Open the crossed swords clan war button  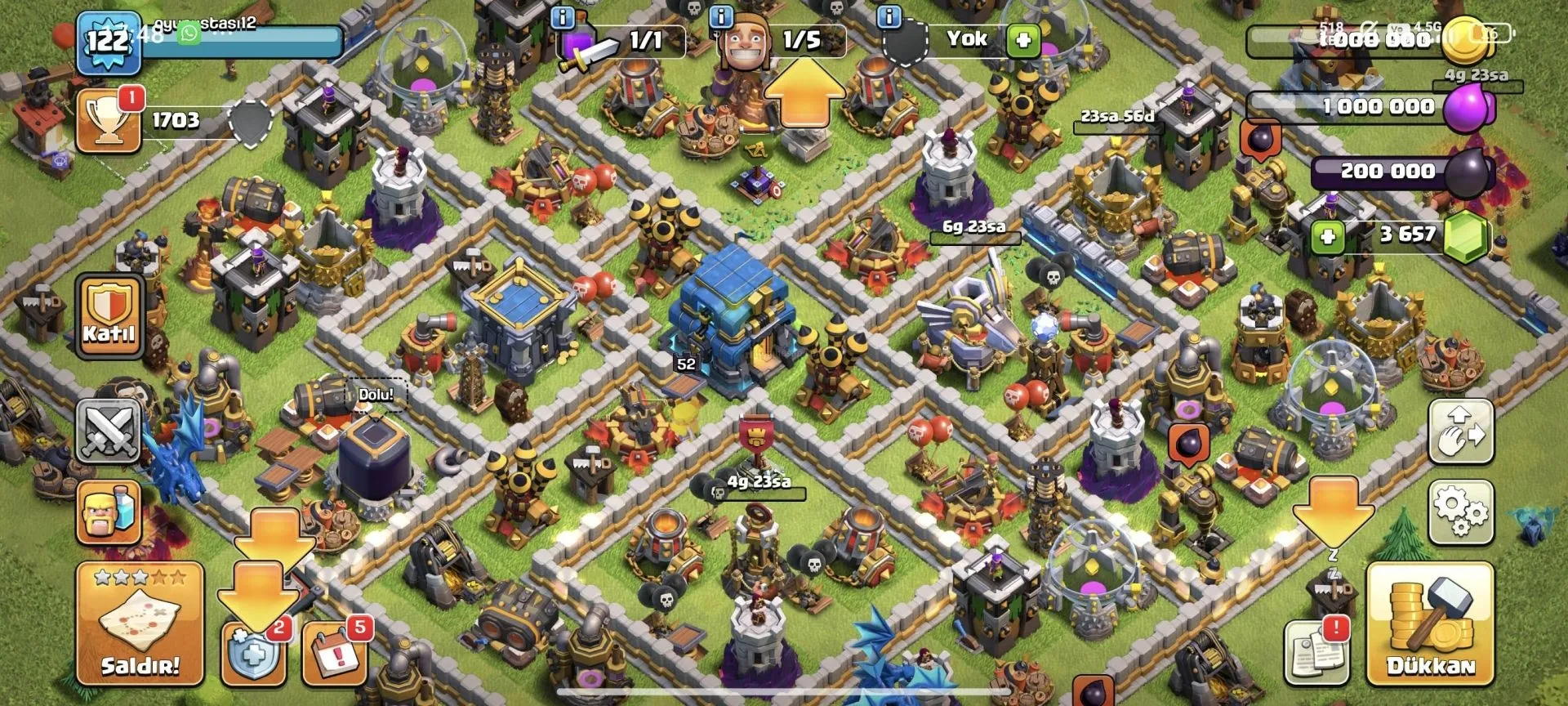tap(109, 430)
